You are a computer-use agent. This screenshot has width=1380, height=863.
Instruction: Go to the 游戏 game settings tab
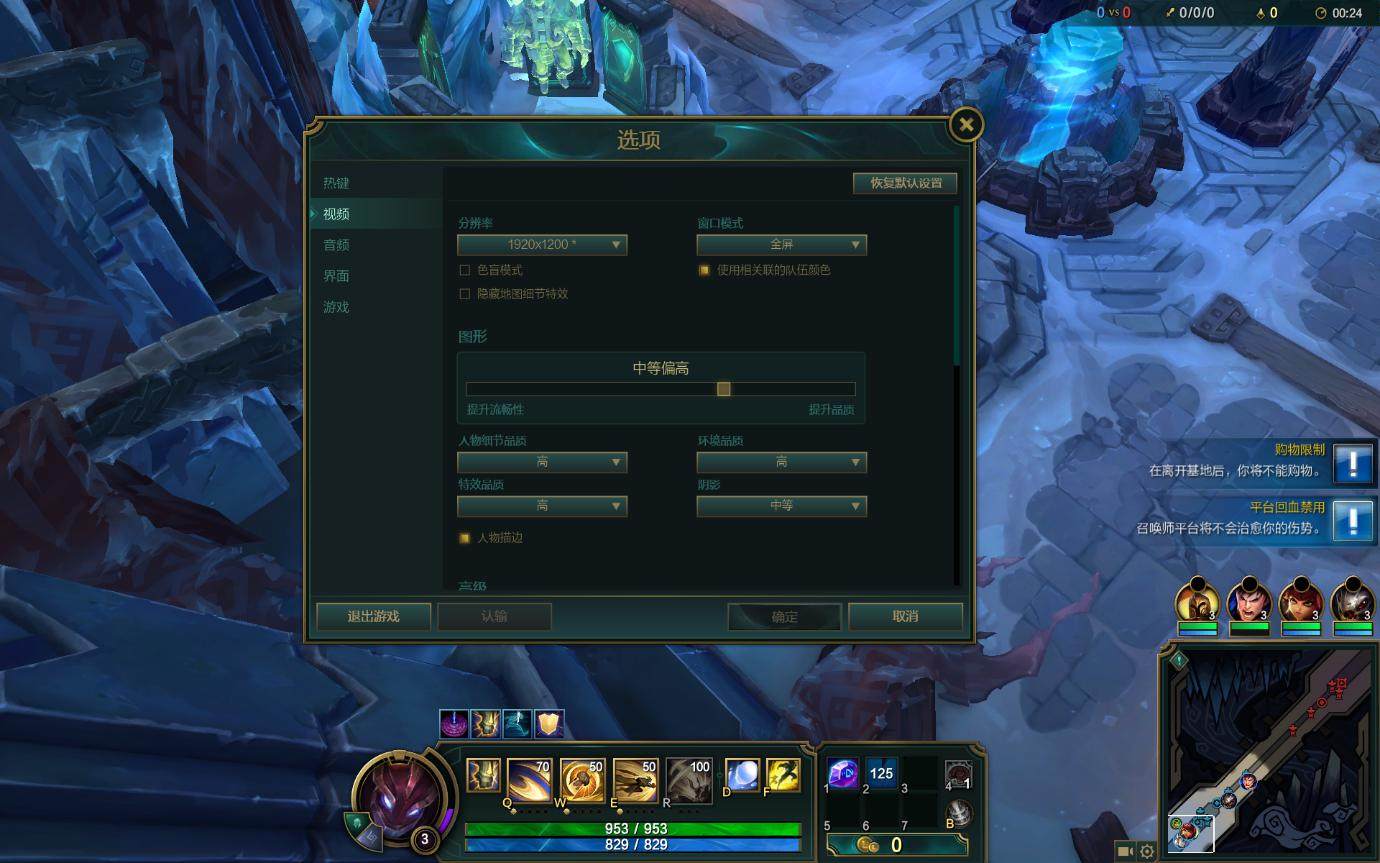(x=336, y=307)
